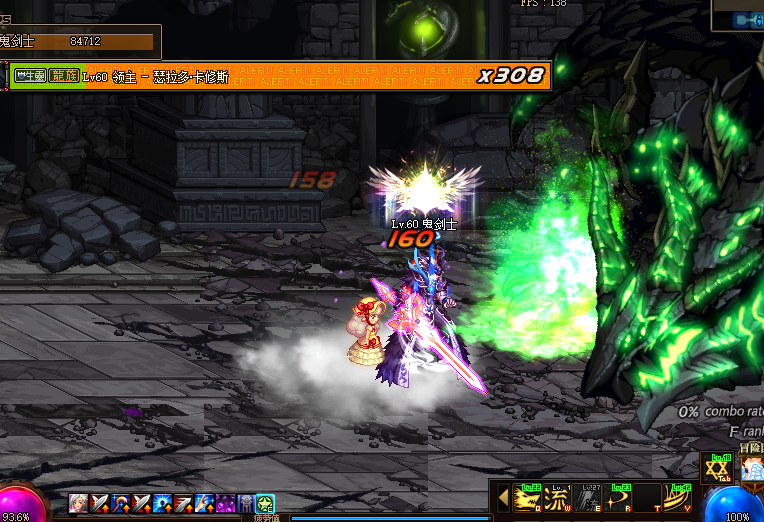Activate the hexagram star skill on Tab
Image resolution: width=764 pixels, height=522 pixels.
click(x=715, y=470)
